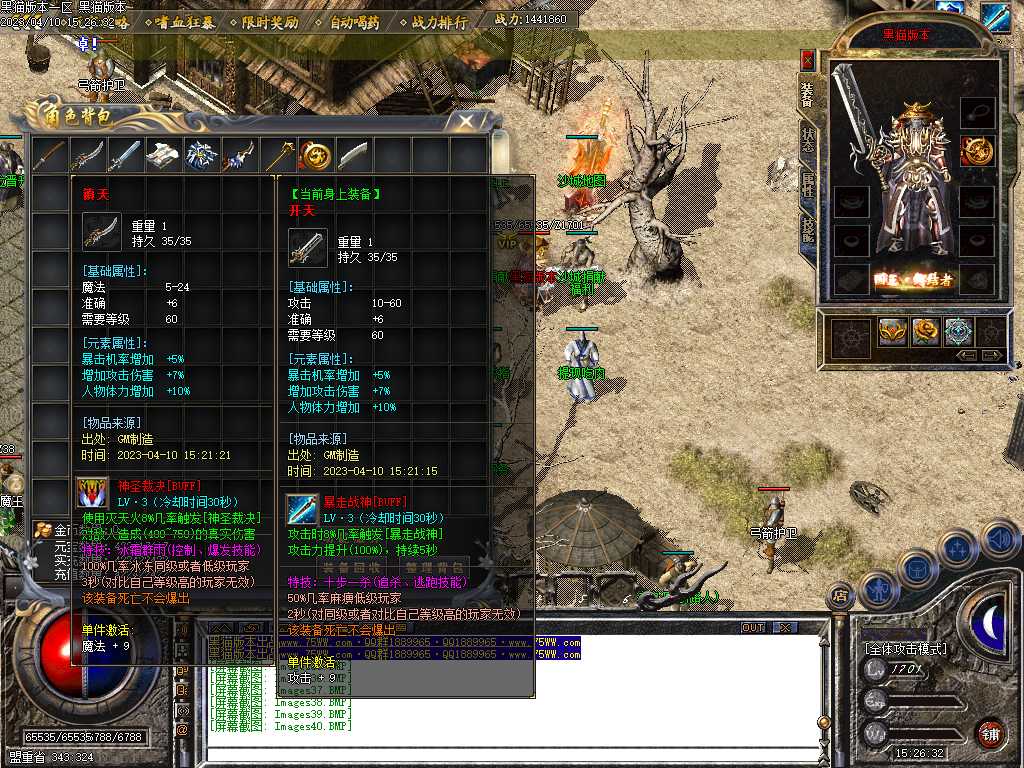This screenshot has width=1024, height=768.
Task: Show the 战力排行 power ranking
Action: coord(440,21)
